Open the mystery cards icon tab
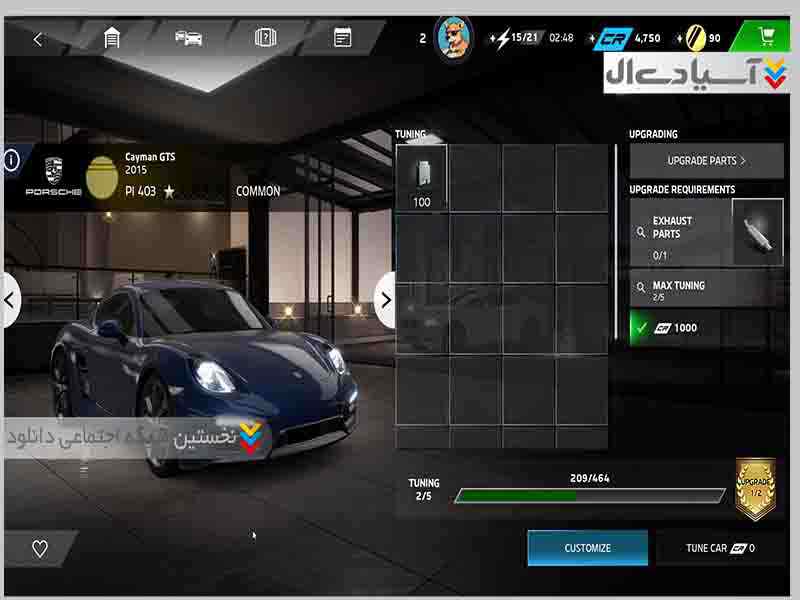This screenshot has width=800, height=600. (x=265, y=39)
